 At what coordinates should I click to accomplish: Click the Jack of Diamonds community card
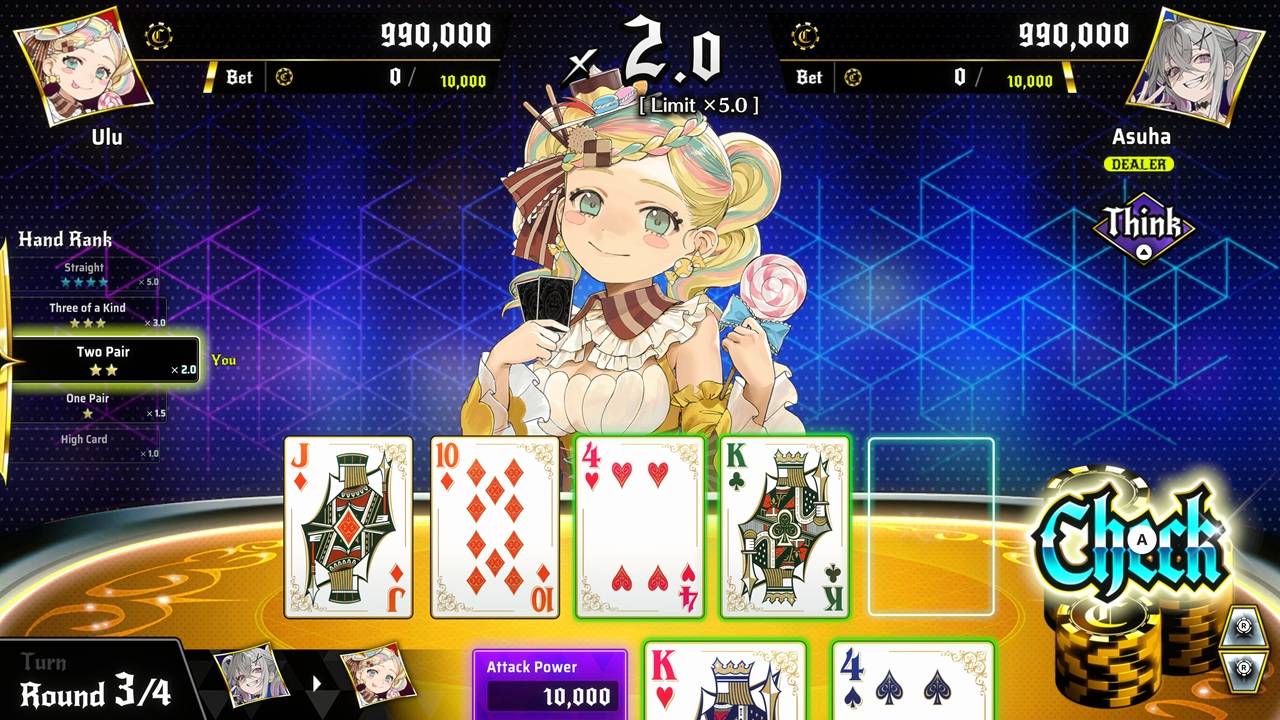(349, 525)
